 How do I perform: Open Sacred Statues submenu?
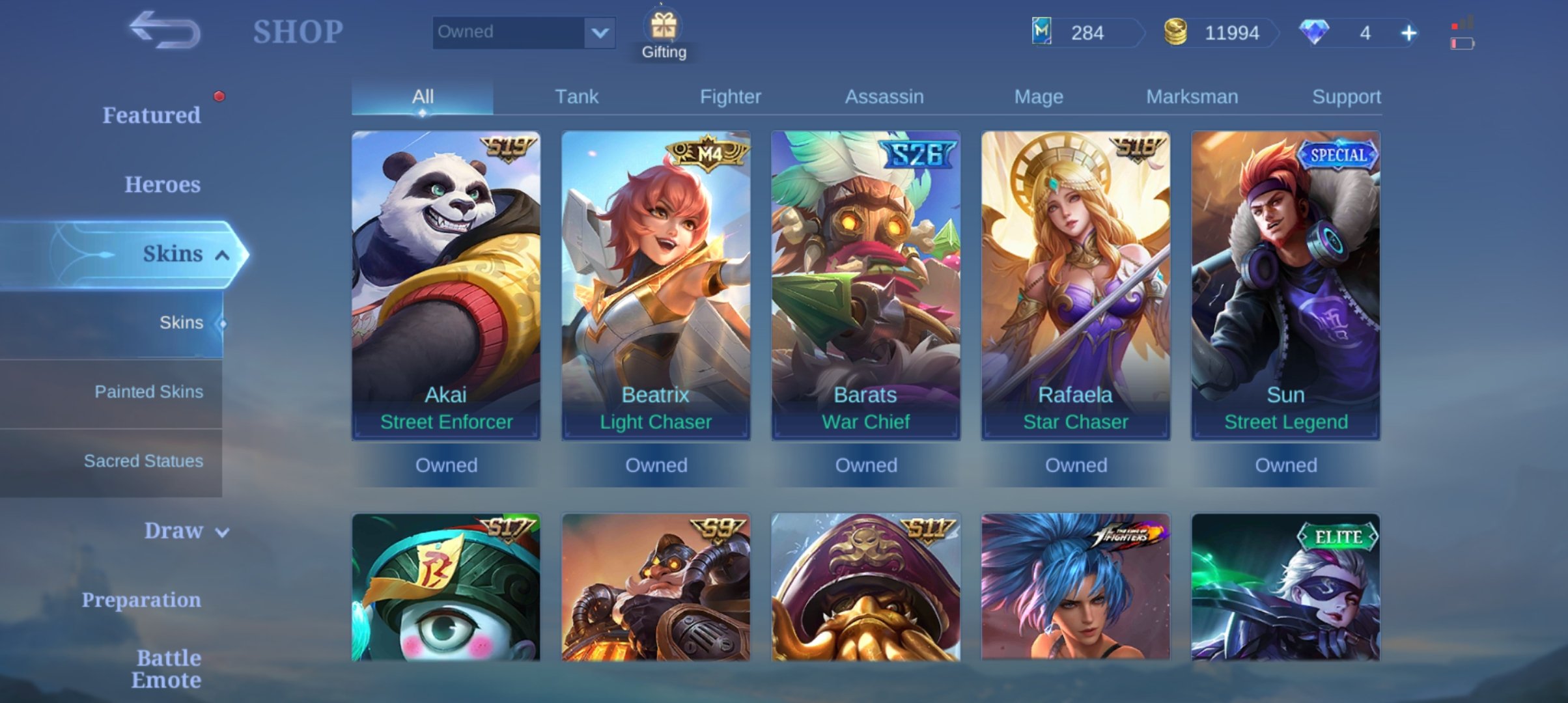pos(143,461)
